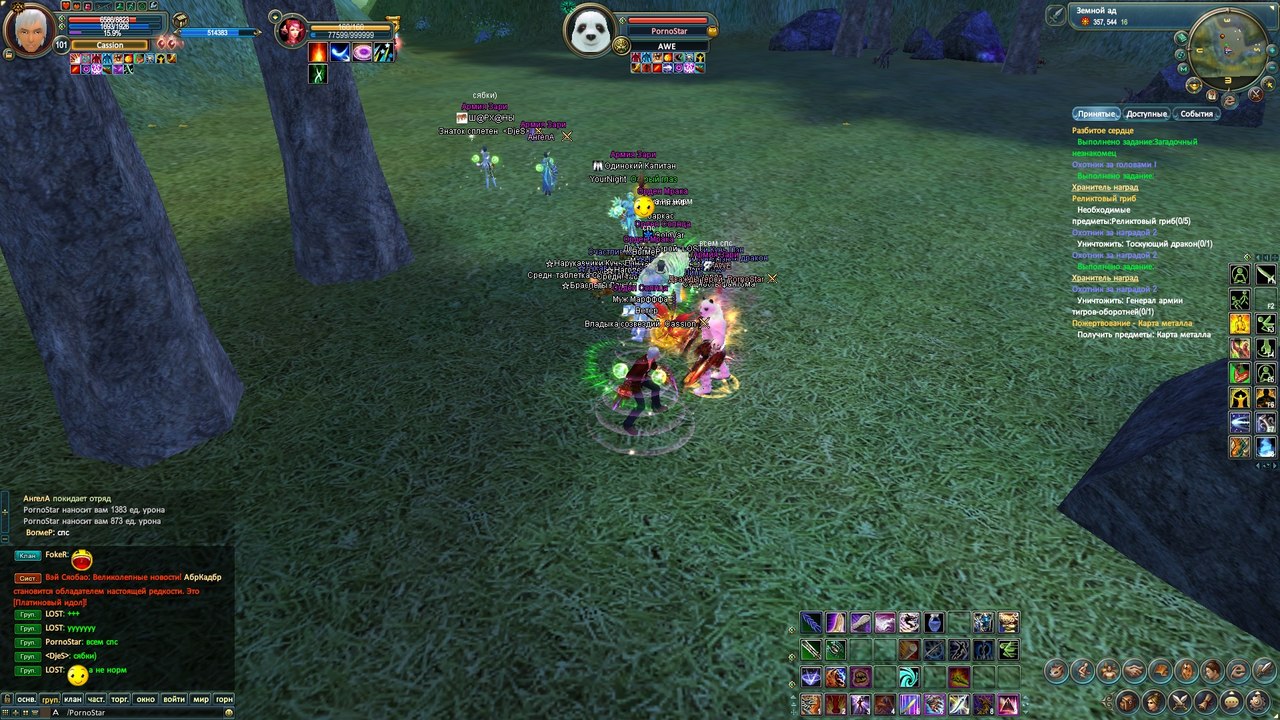Open the События tab in quest tracker
Viewport: 1280px width, 720px height.
(1196, 114)
